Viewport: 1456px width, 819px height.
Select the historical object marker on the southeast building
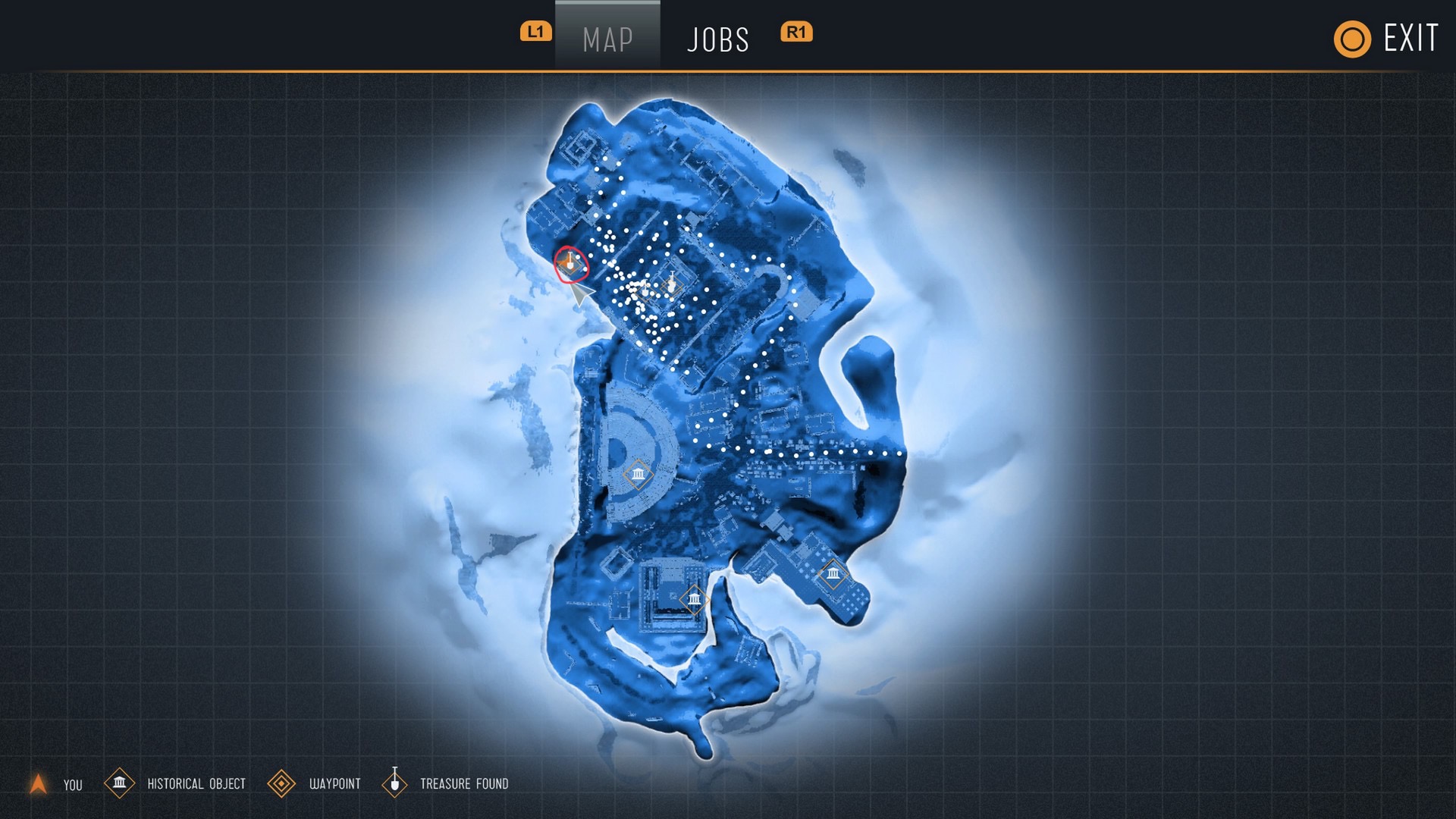pos(833,573)
